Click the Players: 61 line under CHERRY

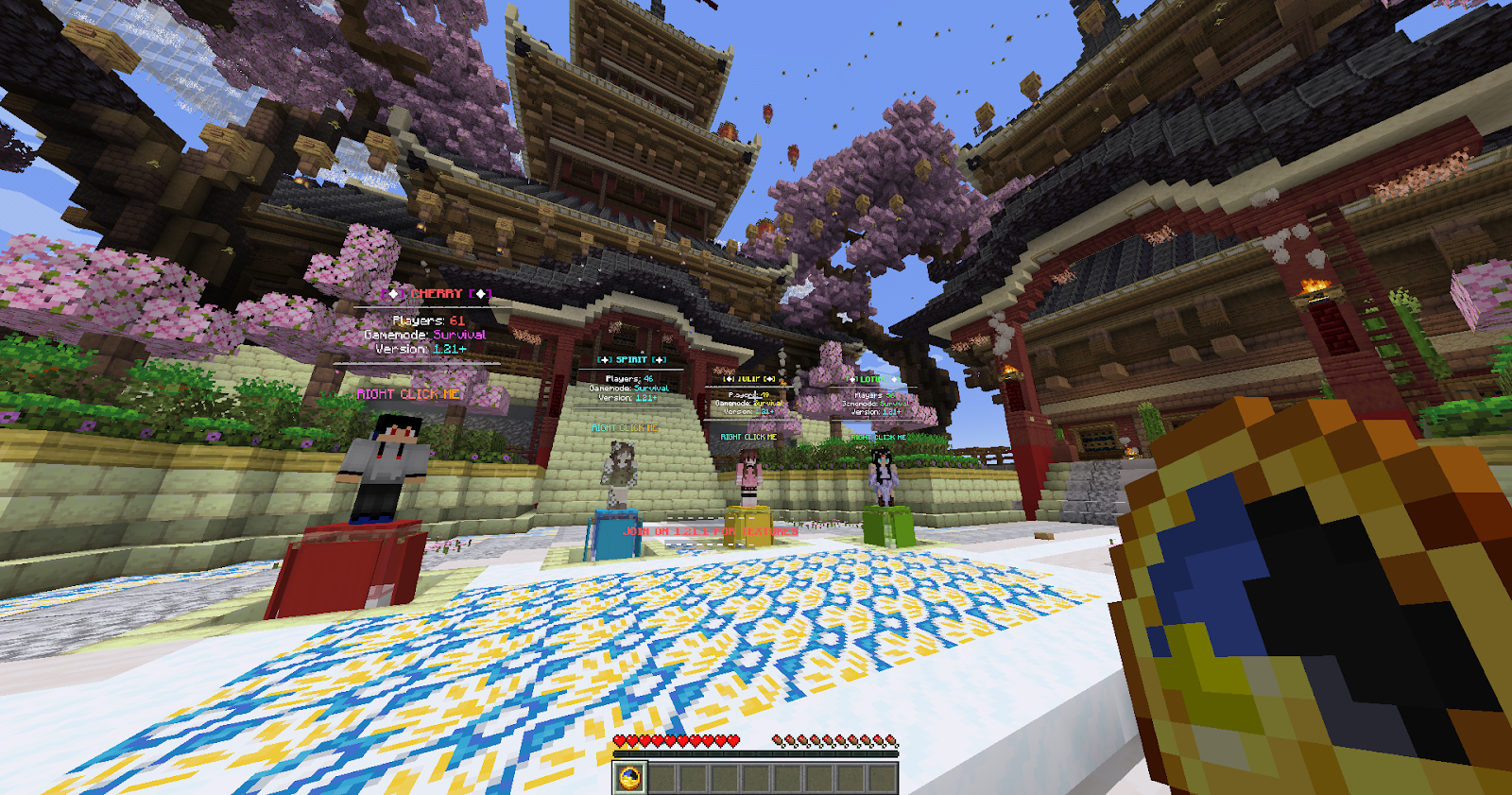[x=430, y=320]
